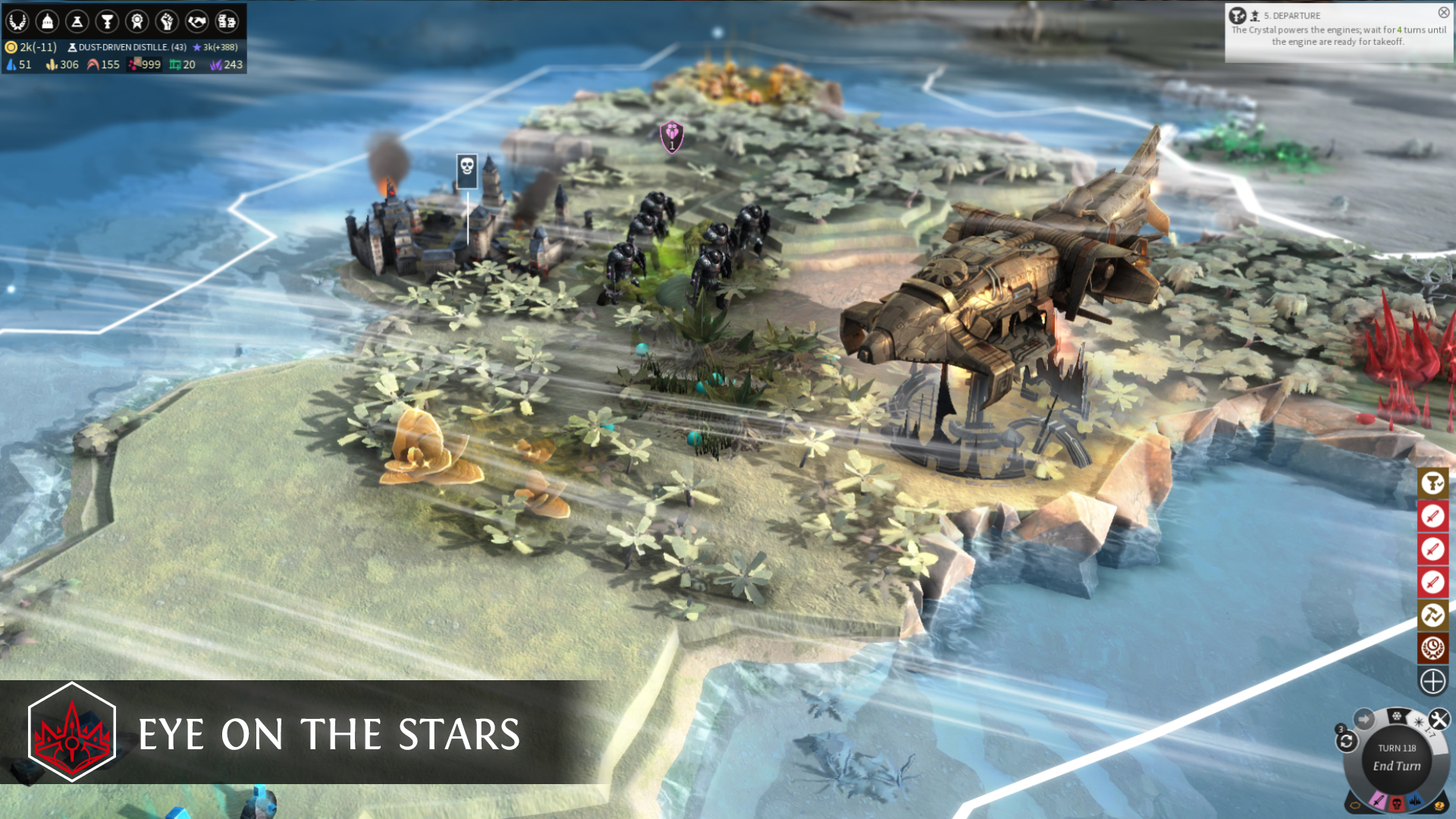Open the hammer construction complete notification
The width and height of the screenshot is (1456, 819).
[1432, 615]
